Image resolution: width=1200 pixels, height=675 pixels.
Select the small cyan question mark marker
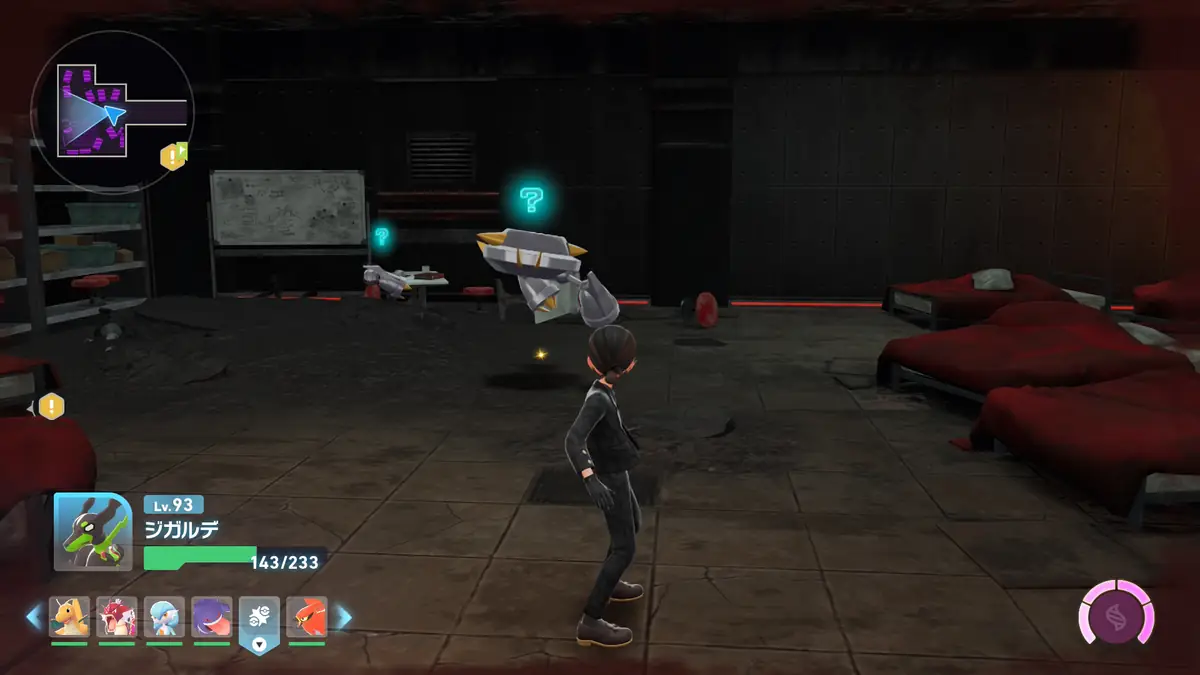[381, 236]
